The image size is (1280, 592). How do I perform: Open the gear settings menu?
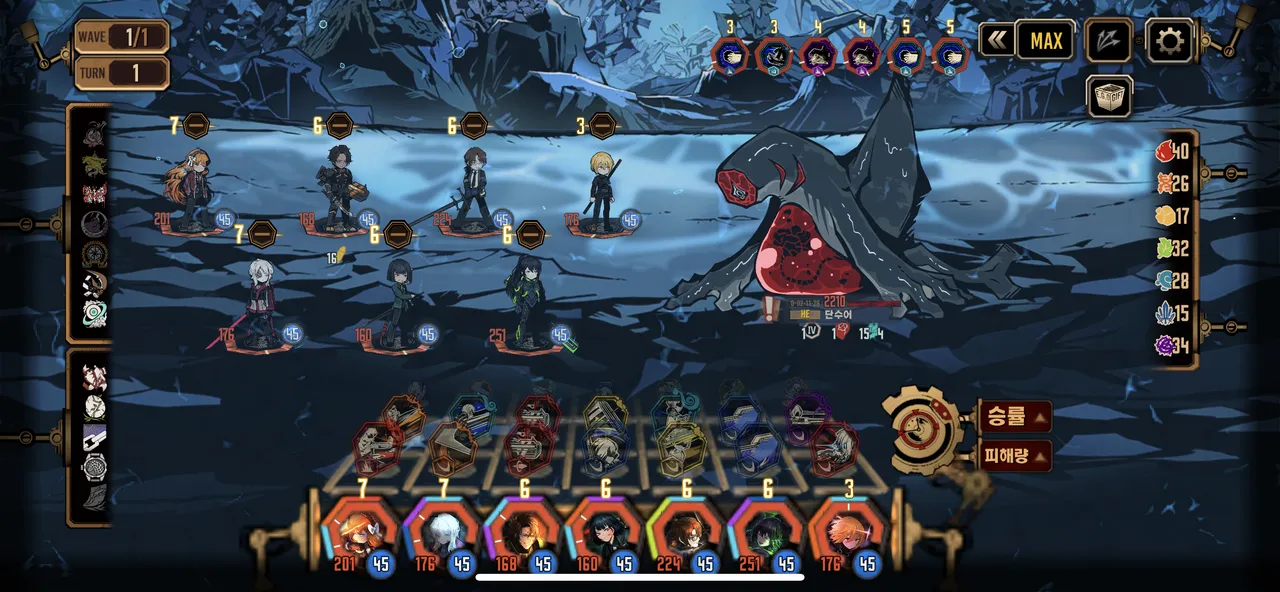coord(1168,41)
